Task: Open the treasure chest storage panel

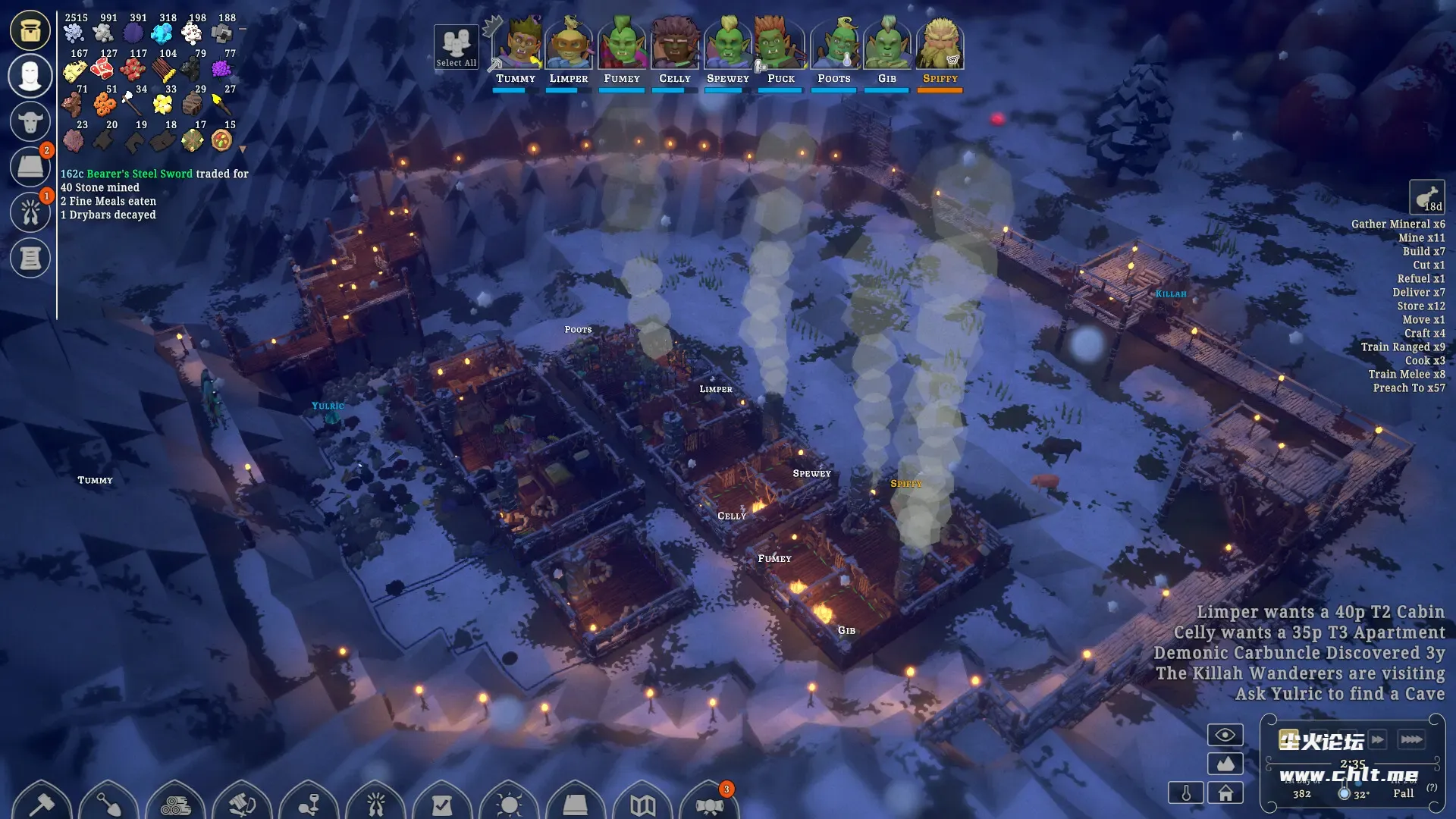Action: [30, 30]
